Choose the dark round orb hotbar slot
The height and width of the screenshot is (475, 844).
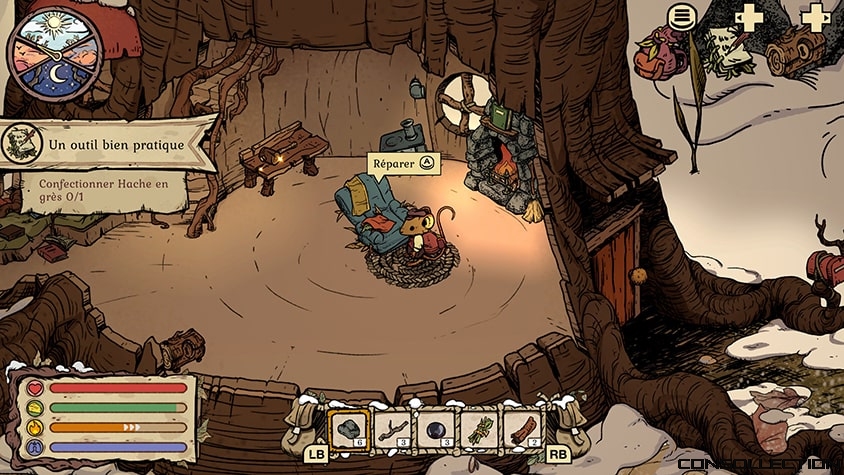click(436, 431)
